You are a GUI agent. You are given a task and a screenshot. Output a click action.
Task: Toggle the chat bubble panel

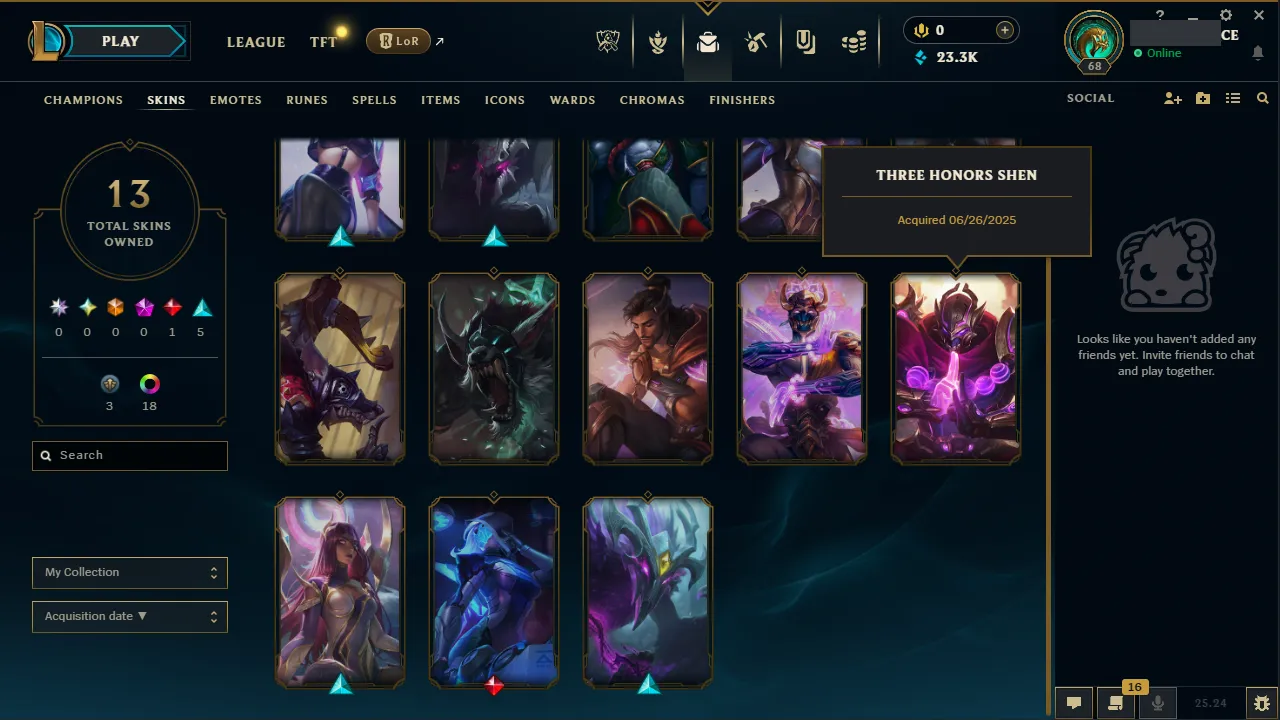[x=1073, y=702]
